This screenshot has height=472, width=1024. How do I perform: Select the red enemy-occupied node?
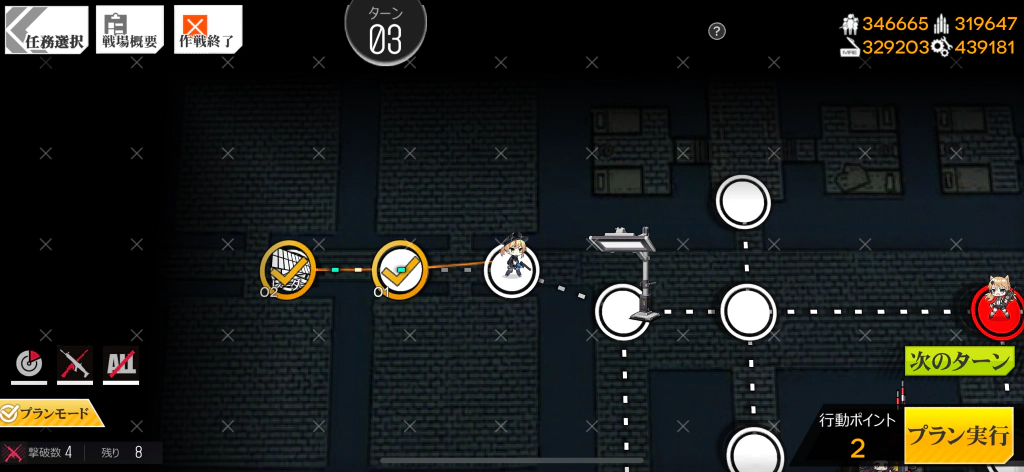997,311
